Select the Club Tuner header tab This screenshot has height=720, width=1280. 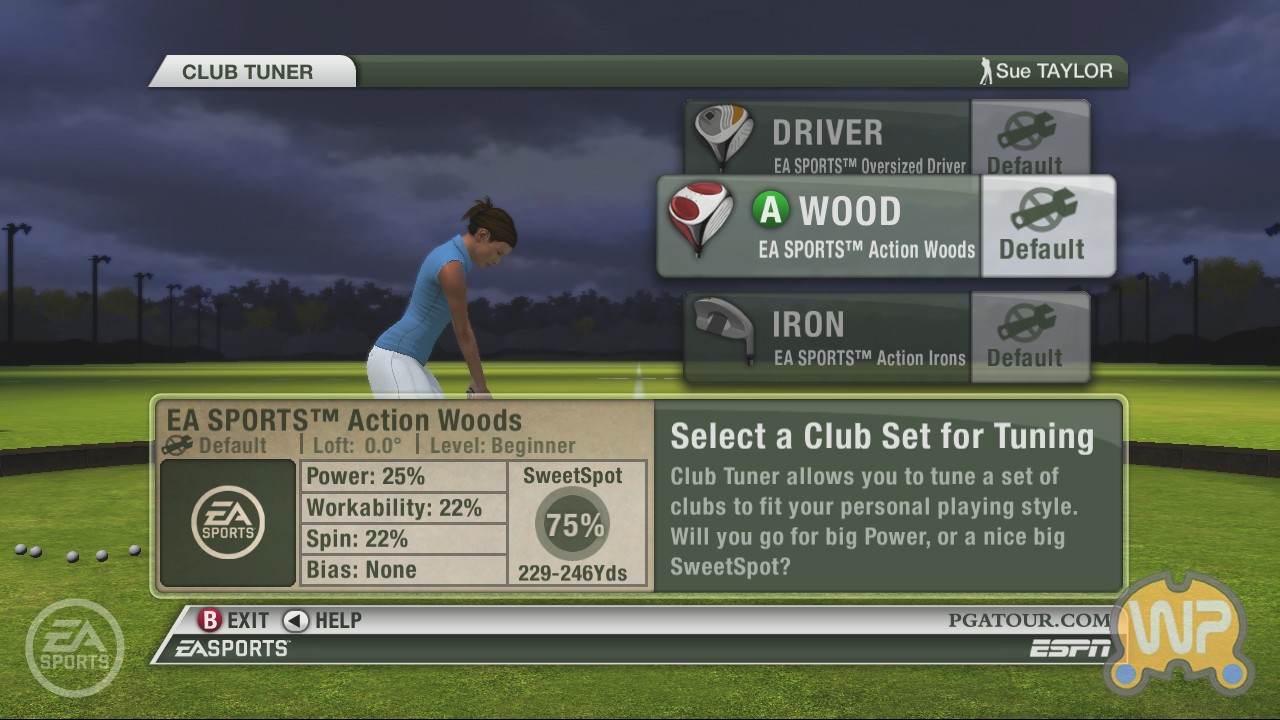[248, 72]
